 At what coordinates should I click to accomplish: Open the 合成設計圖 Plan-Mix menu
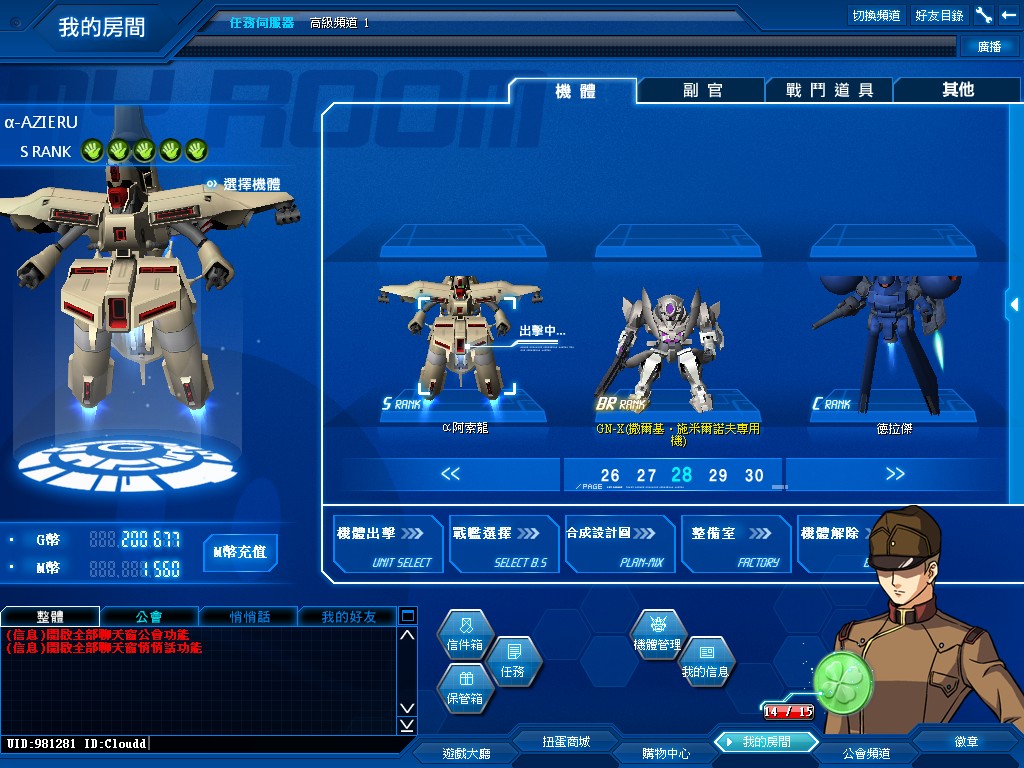[x=620, y=544]
